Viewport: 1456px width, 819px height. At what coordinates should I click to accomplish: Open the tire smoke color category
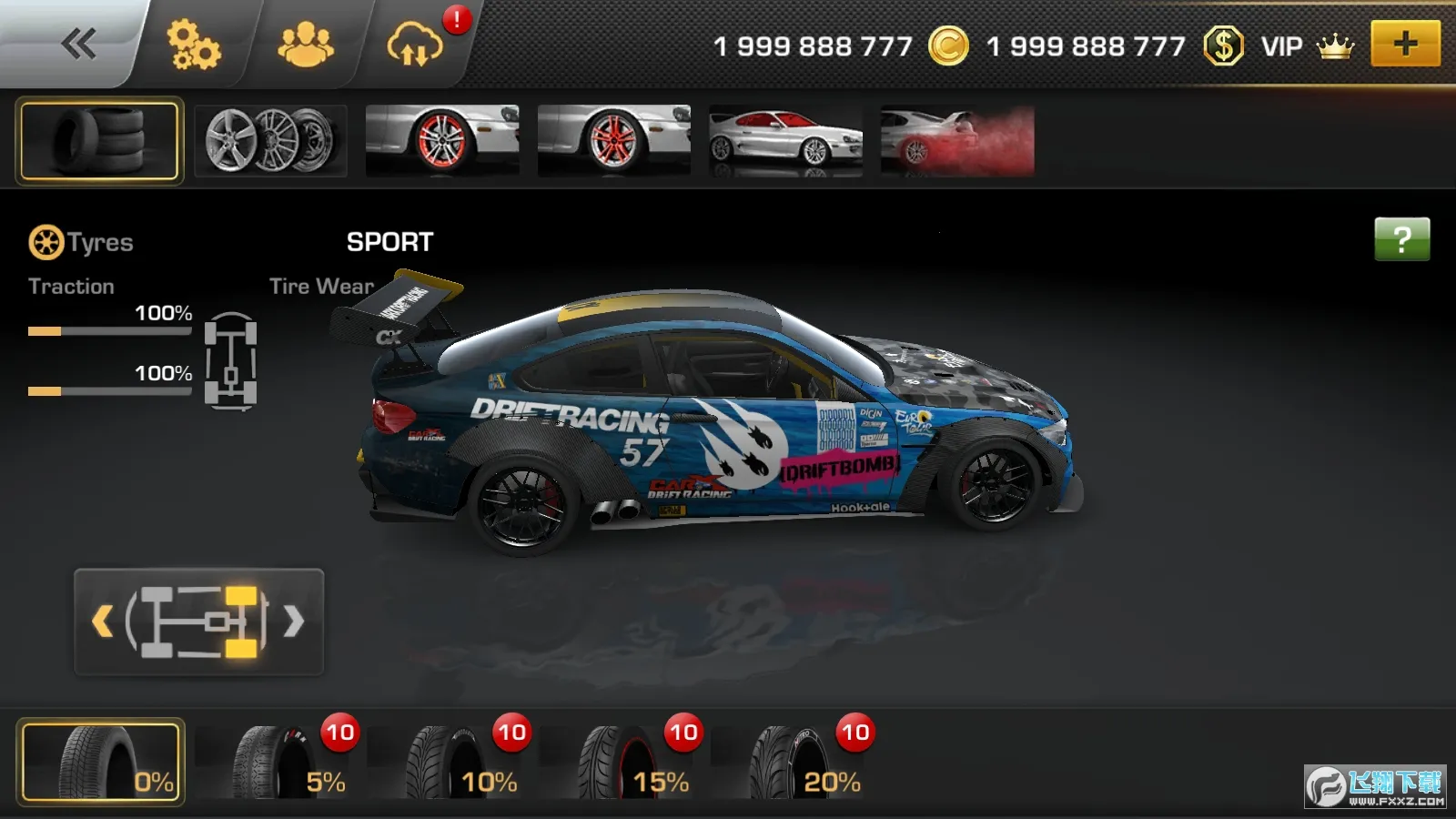point(956,140)
